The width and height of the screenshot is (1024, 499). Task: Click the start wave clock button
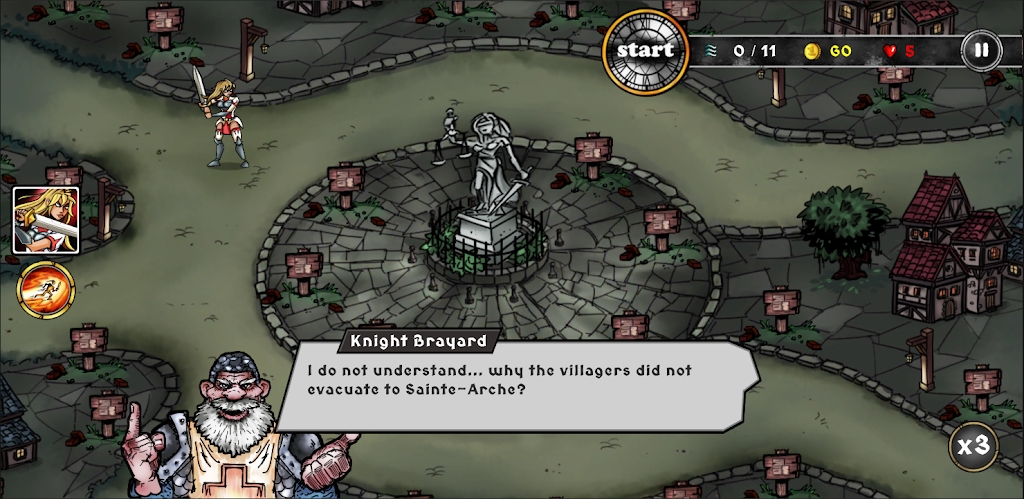[x=645, y=50]
